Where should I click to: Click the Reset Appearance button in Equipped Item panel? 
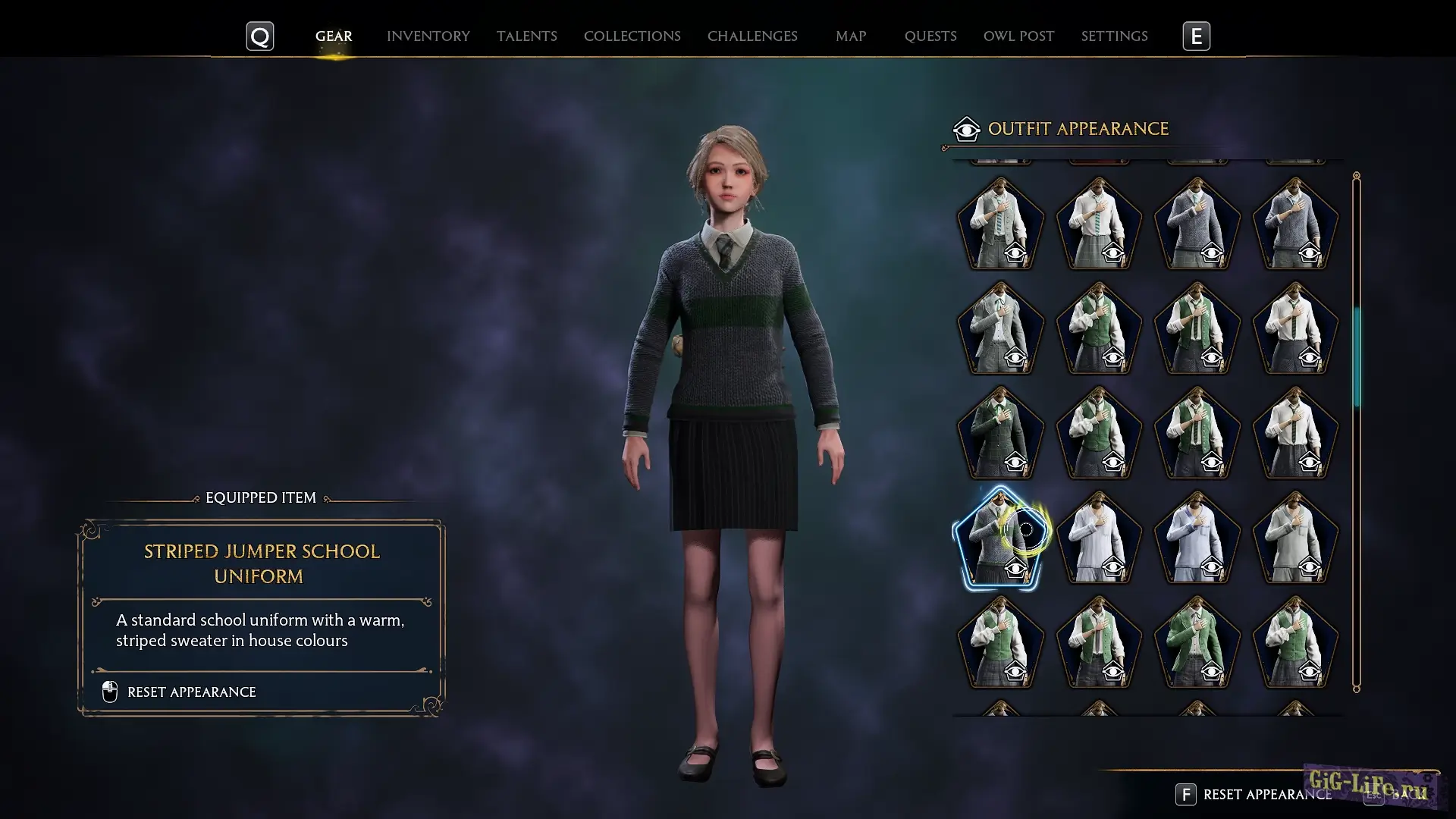191,692
